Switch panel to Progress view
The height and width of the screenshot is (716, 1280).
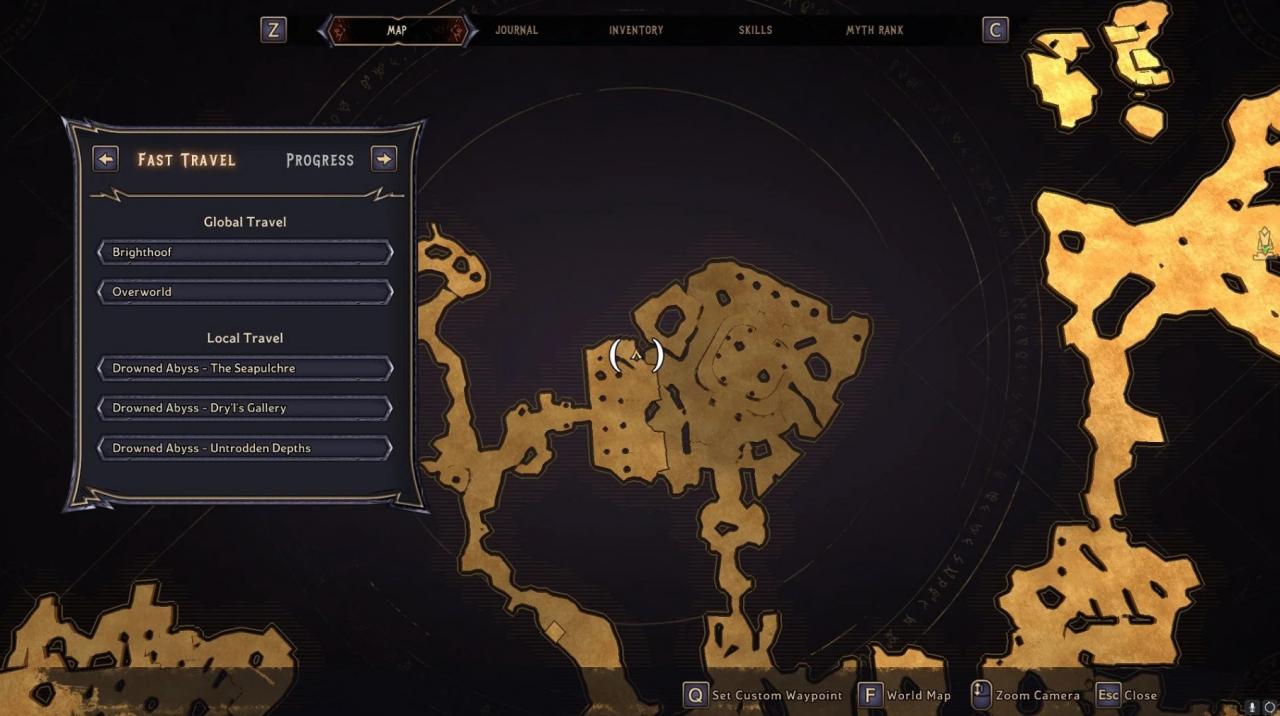[x=320, y=160]
